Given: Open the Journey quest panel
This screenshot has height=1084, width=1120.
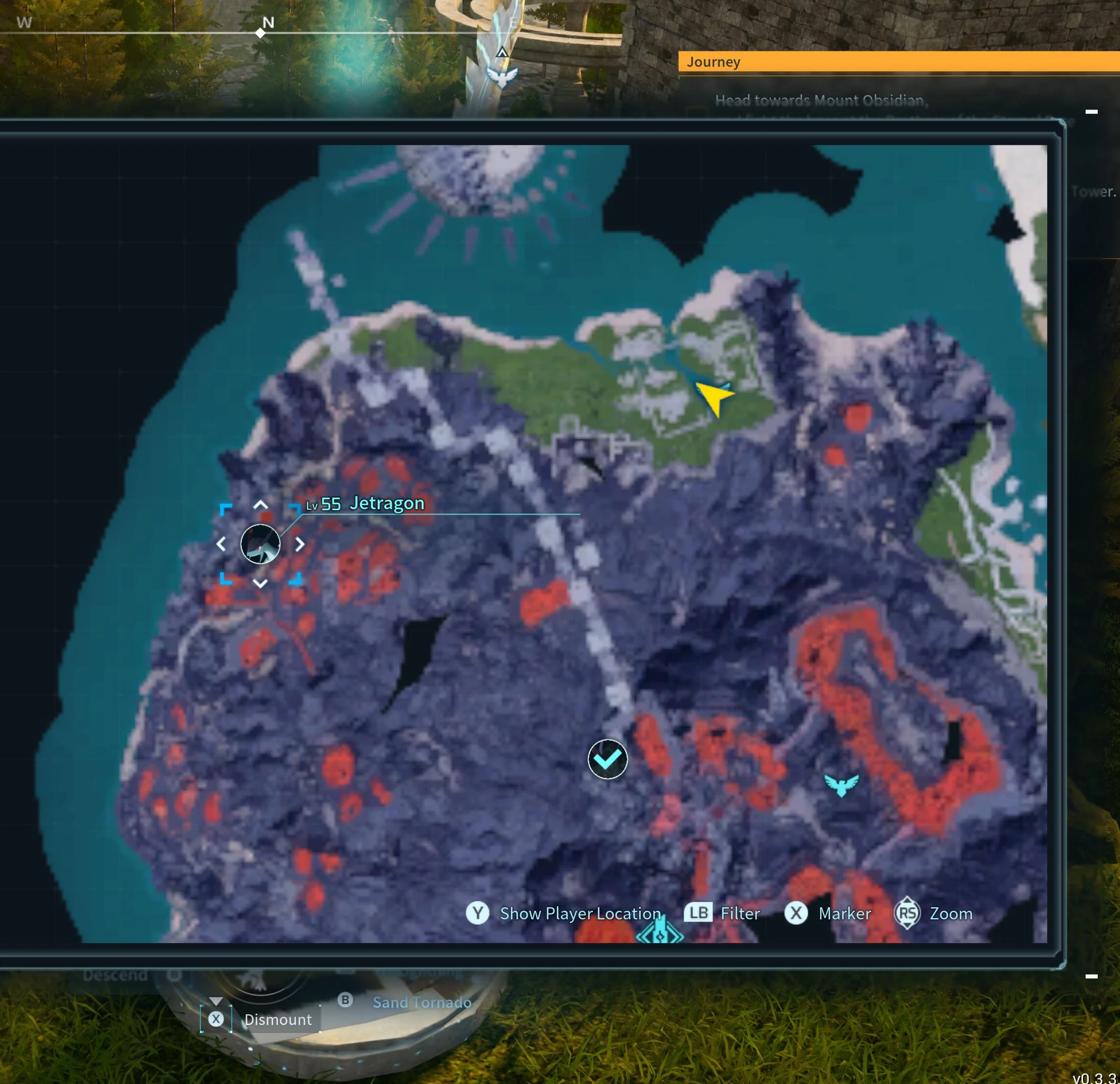Looking at the screenshot, I should (x=713, y=62).
